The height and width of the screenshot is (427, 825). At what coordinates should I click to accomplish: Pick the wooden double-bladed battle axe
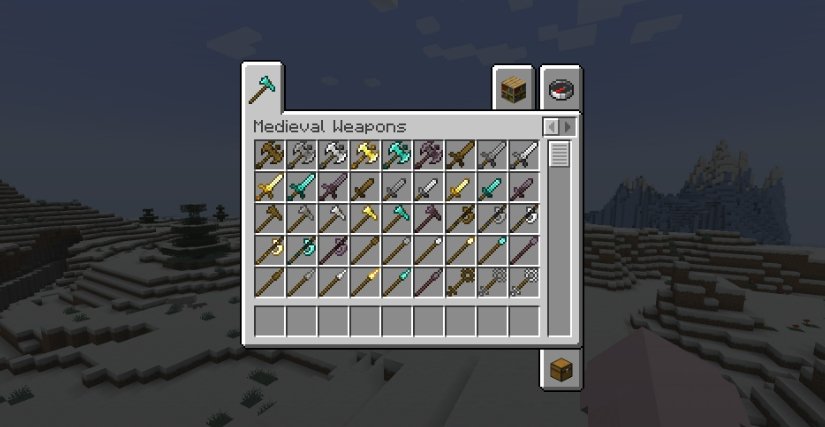tap(270, 155)
